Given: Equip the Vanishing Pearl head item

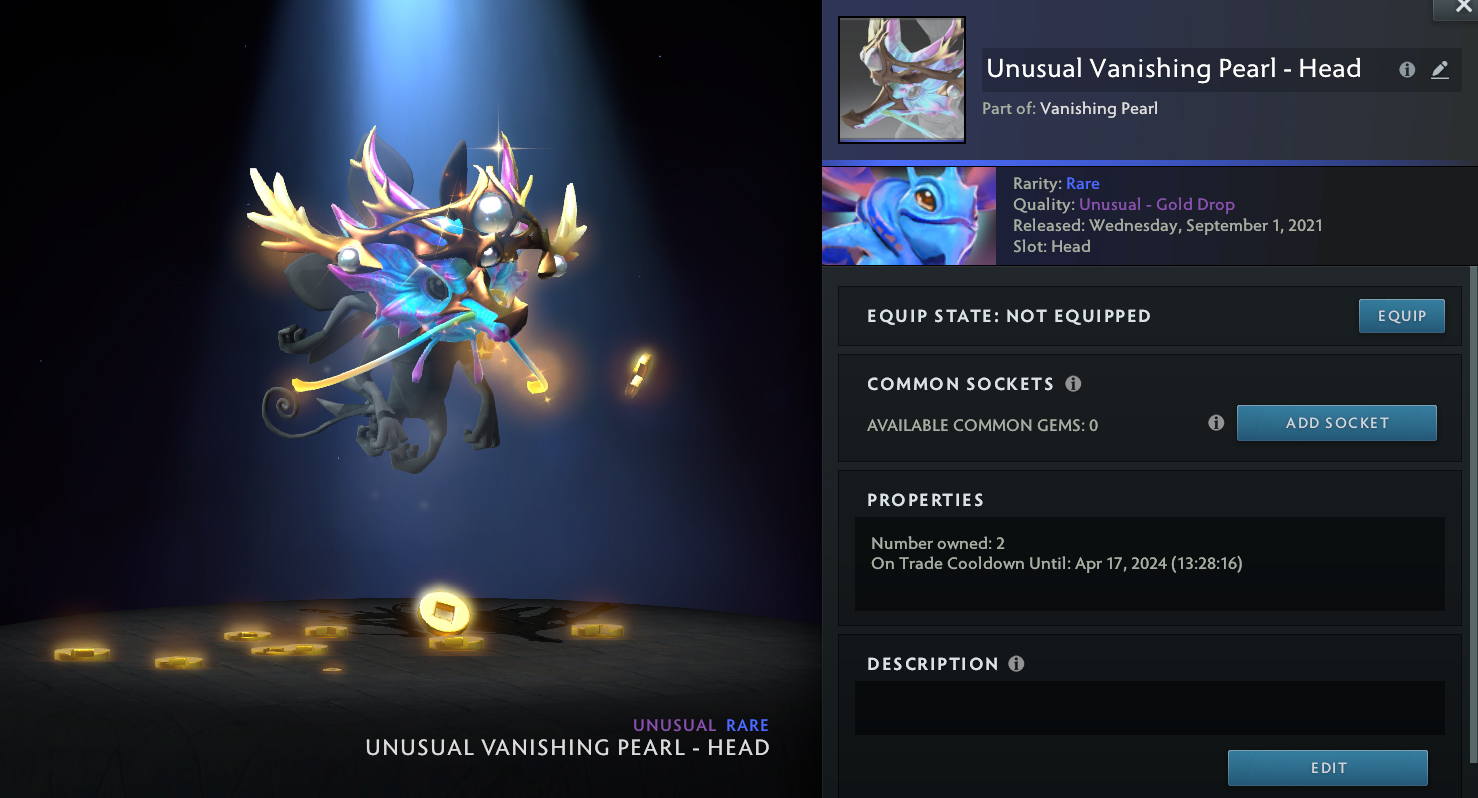Looking at the screenshot, I should (x=1401, y=316).
